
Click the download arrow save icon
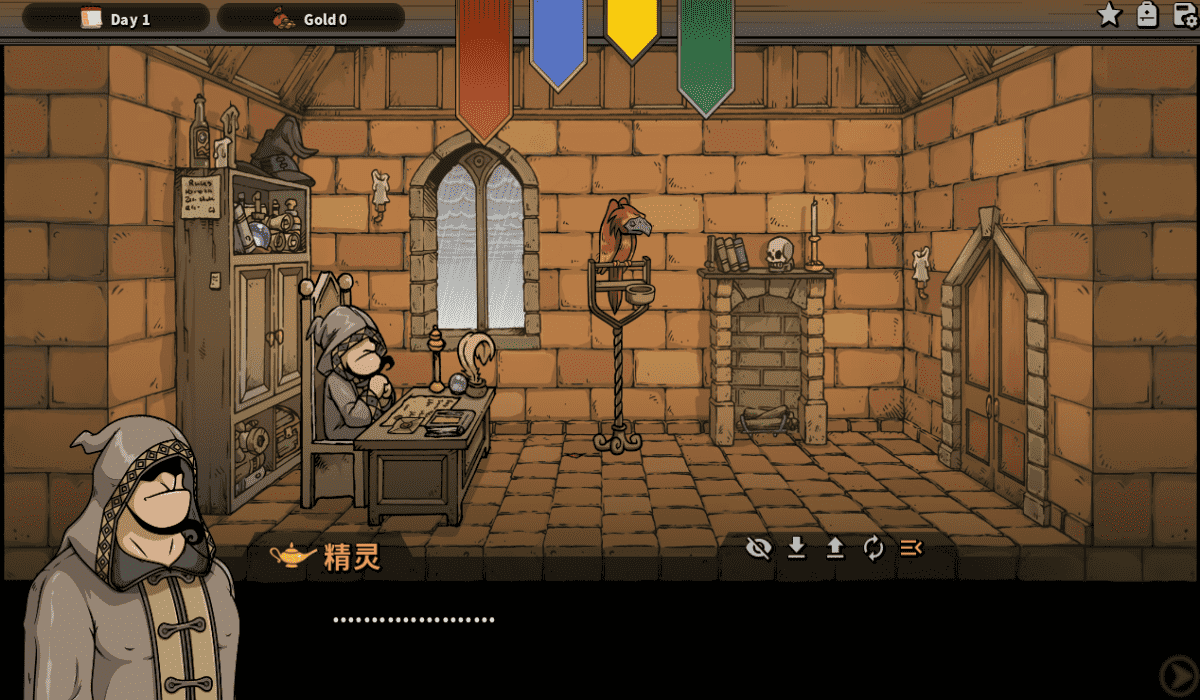(x=797, y=548)
